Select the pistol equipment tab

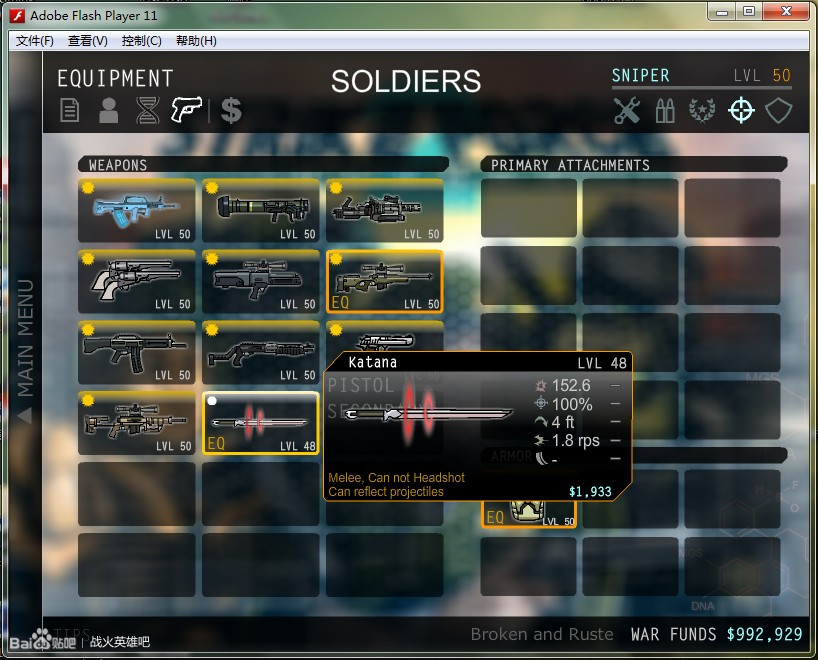(x=187, y=110)
